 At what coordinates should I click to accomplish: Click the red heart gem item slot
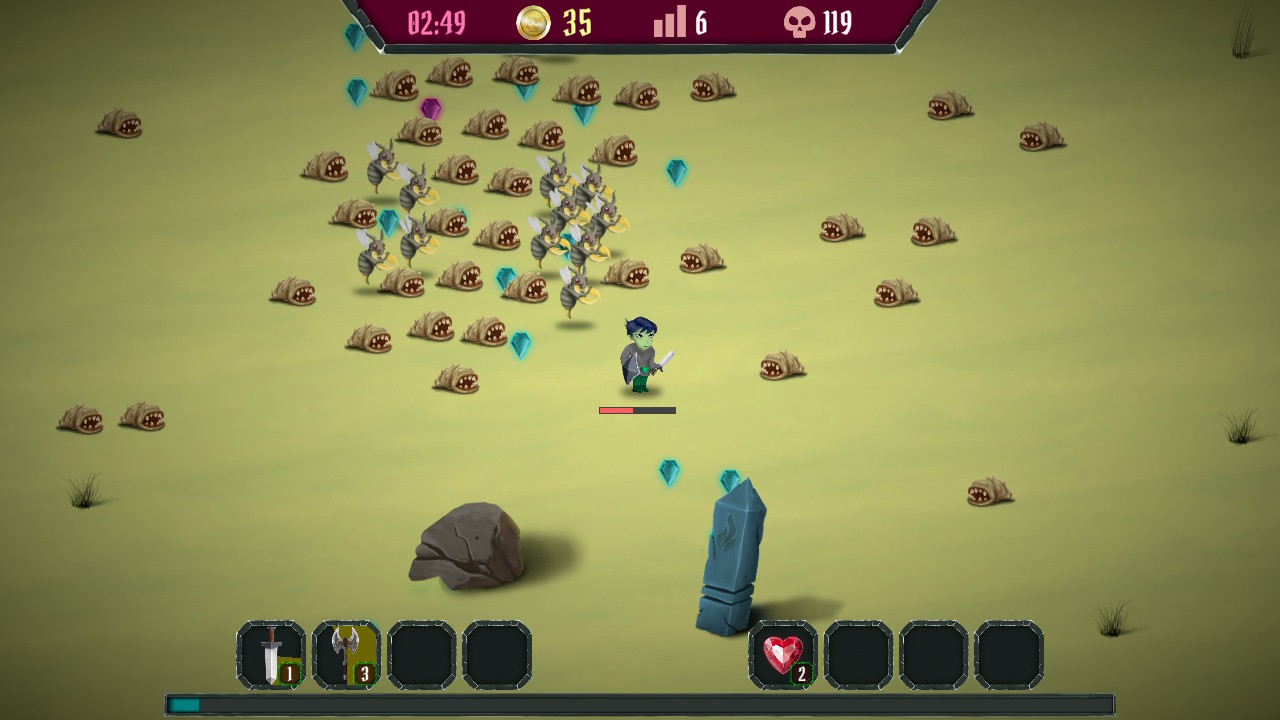(783, 655)
